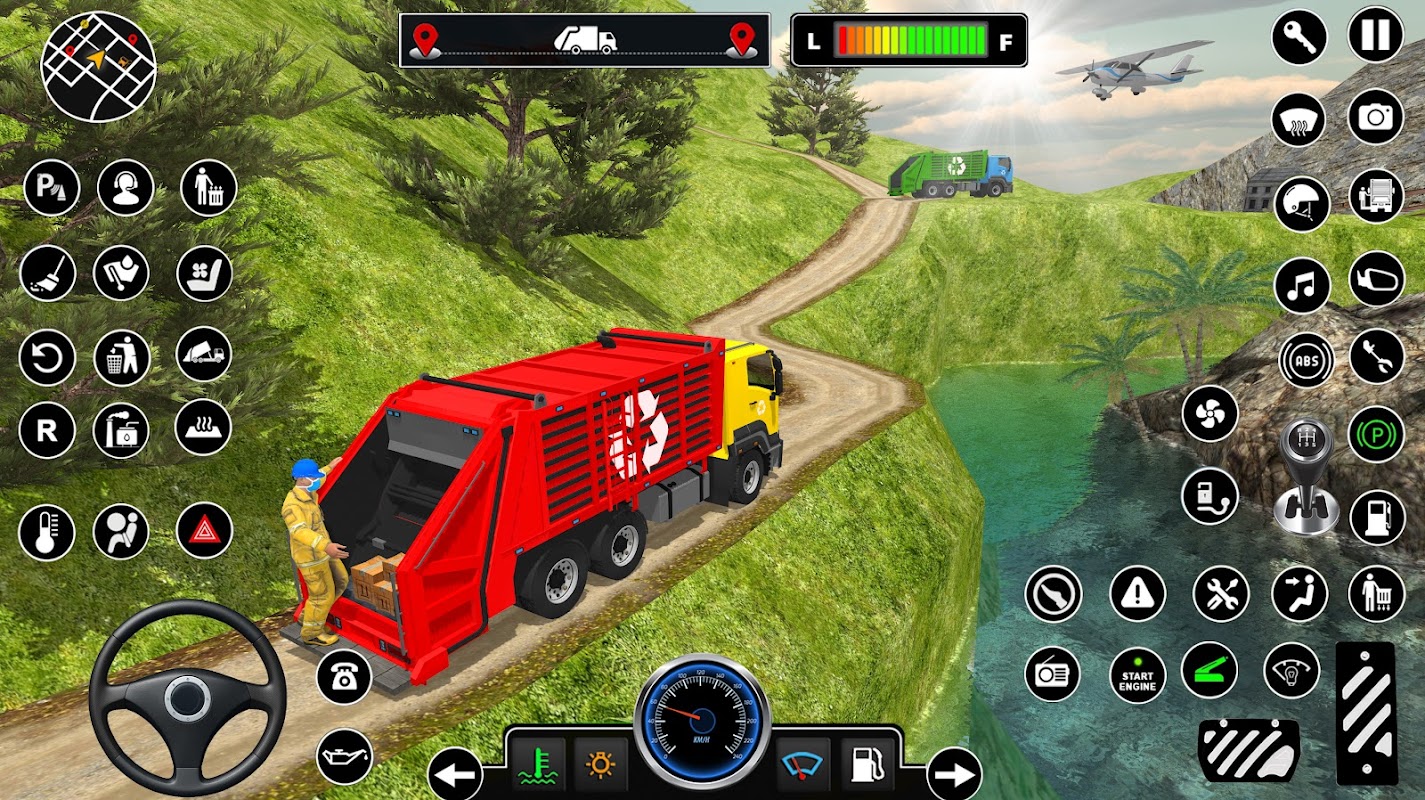Click the START ENGINE button

click(1138, 675)
